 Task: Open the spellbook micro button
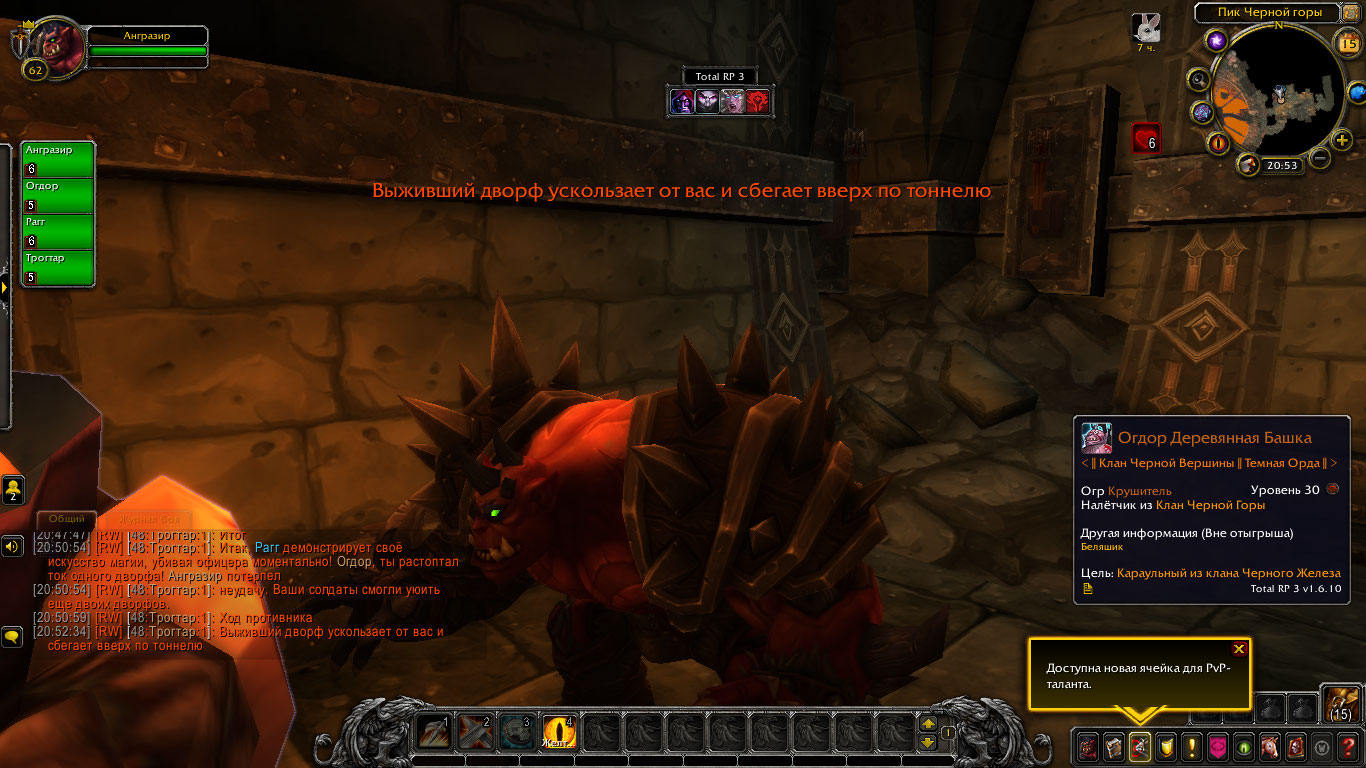[x=1113, y=746]
